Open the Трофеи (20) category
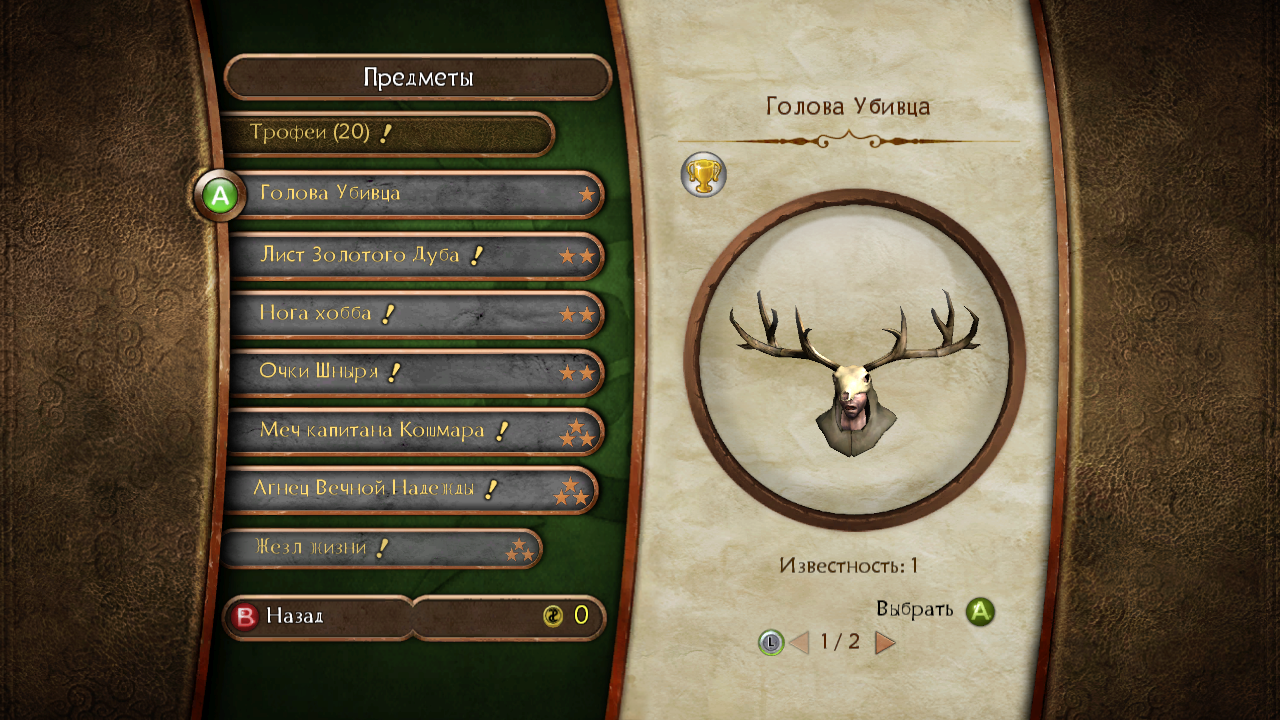Viewport: 1280px width, 720px height. (387, 134)
